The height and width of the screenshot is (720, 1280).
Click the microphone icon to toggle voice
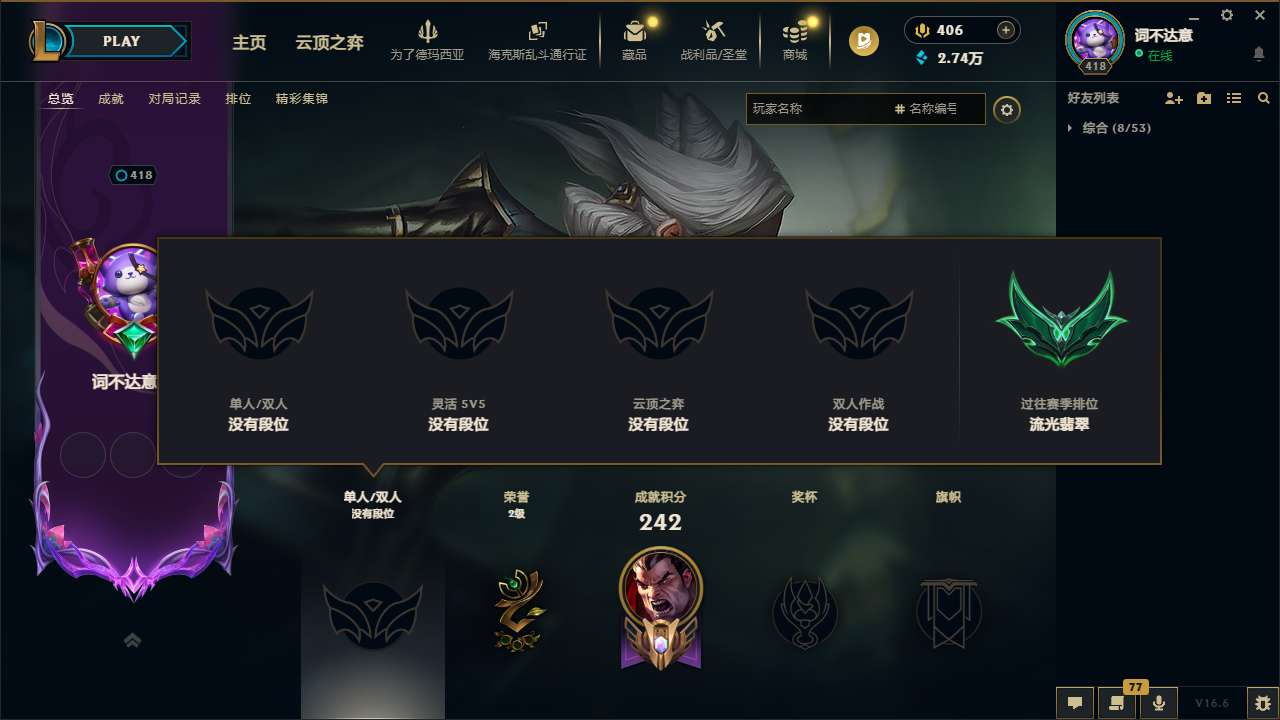coord(1159,703)
